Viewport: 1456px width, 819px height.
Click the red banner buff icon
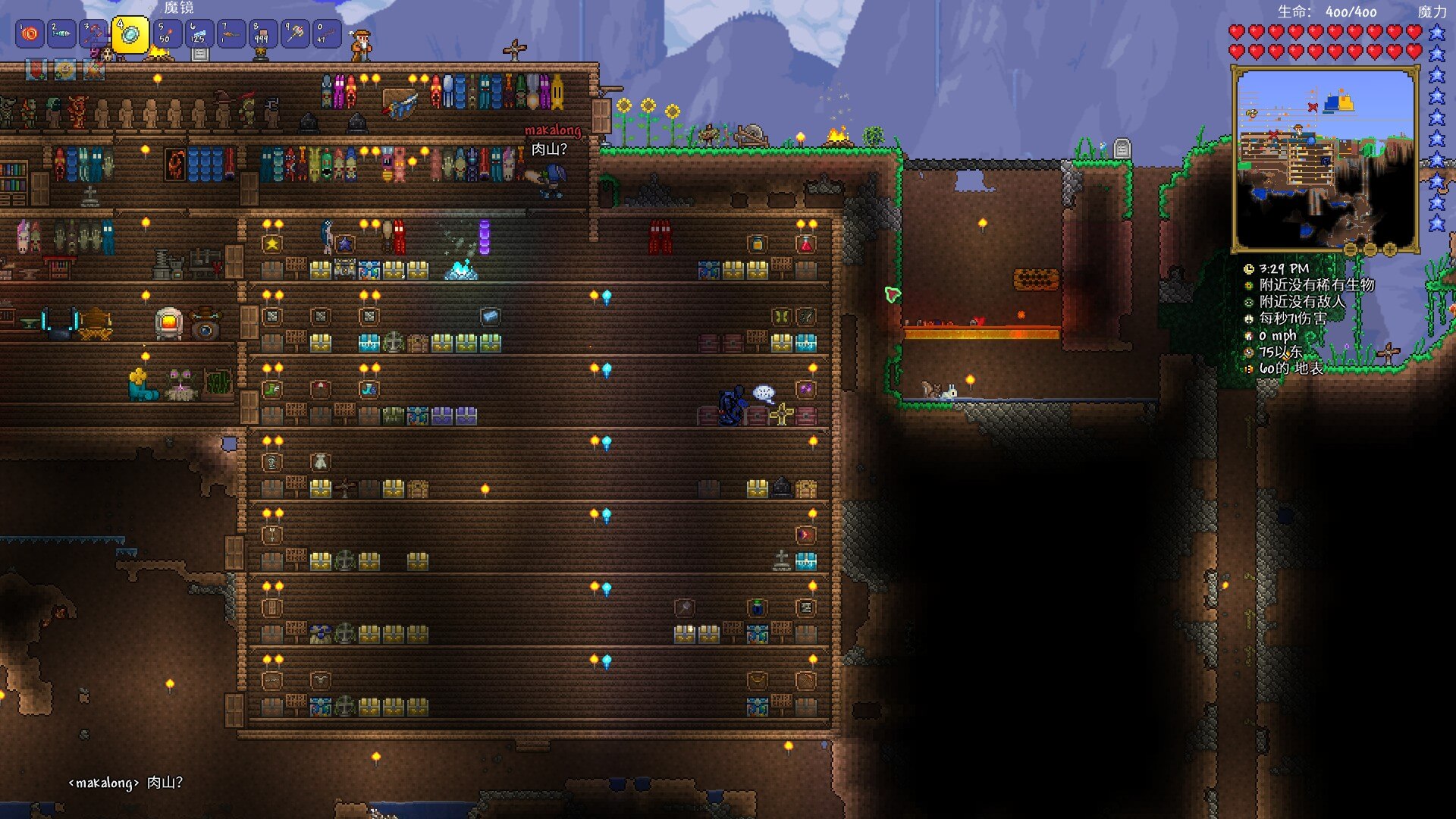(36, 71)
